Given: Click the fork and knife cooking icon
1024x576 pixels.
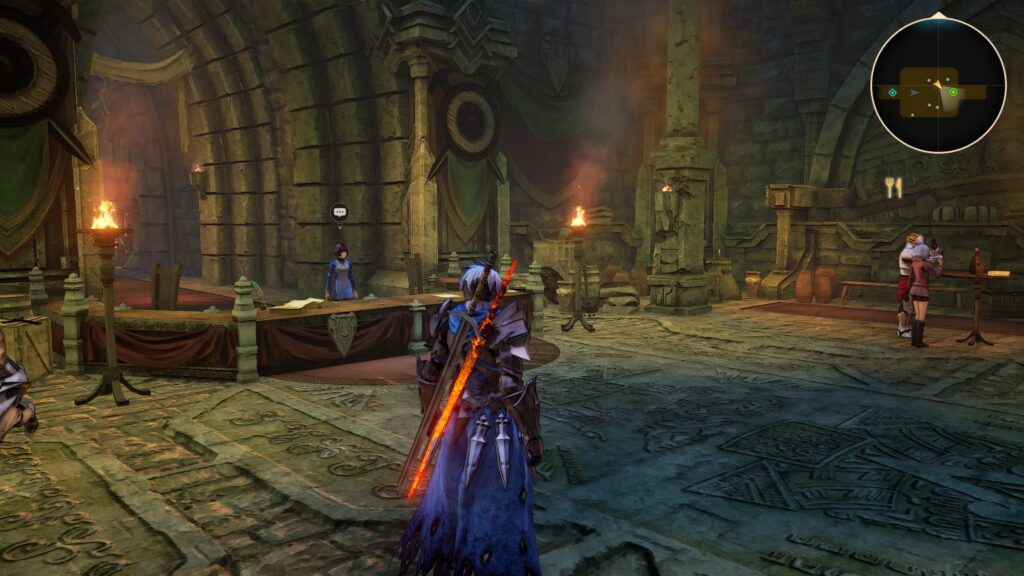Looking at the screenshot, I should click(x=893, y=187).
